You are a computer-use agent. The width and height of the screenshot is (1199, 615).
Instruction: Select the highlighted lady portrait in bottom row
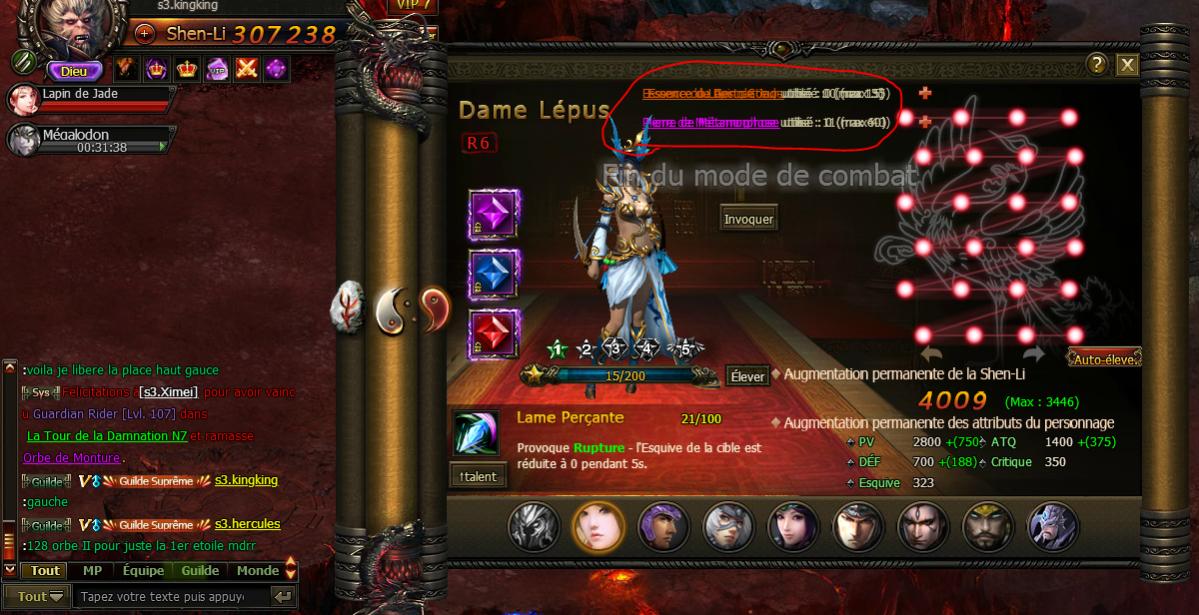[x=598, y=525]
